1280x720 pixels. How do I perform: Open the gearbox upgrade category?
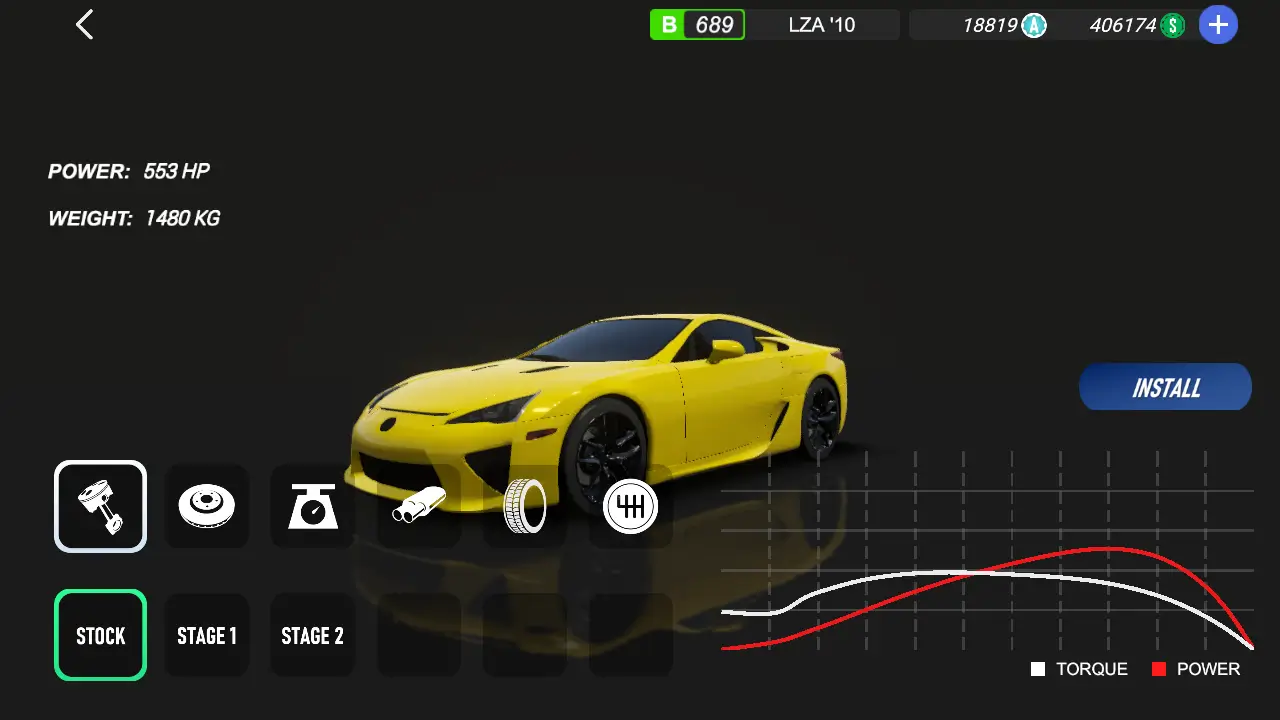tap(629, 506)
